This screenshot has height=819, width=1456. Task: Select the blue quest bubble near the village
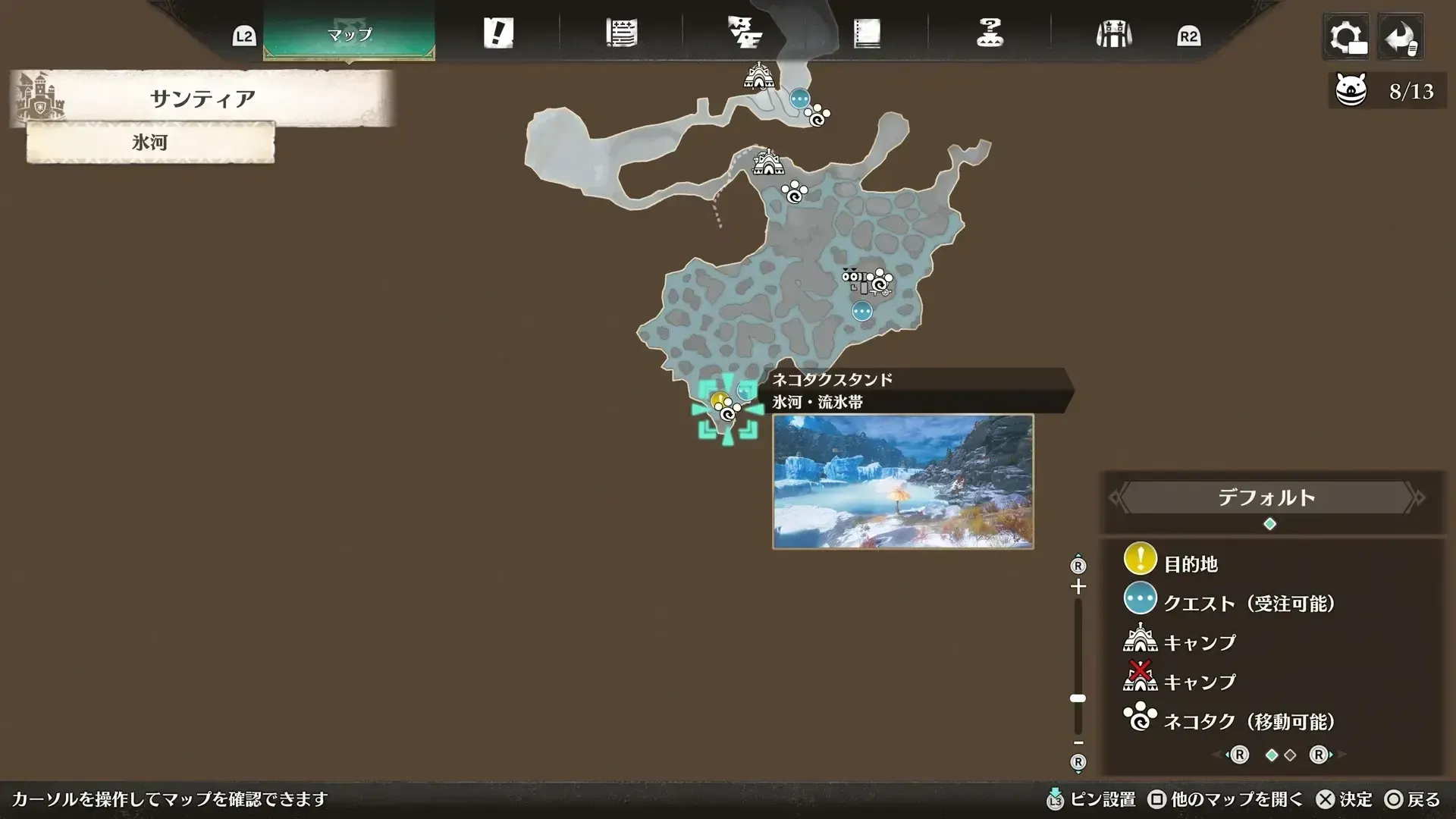coord(861,309)
